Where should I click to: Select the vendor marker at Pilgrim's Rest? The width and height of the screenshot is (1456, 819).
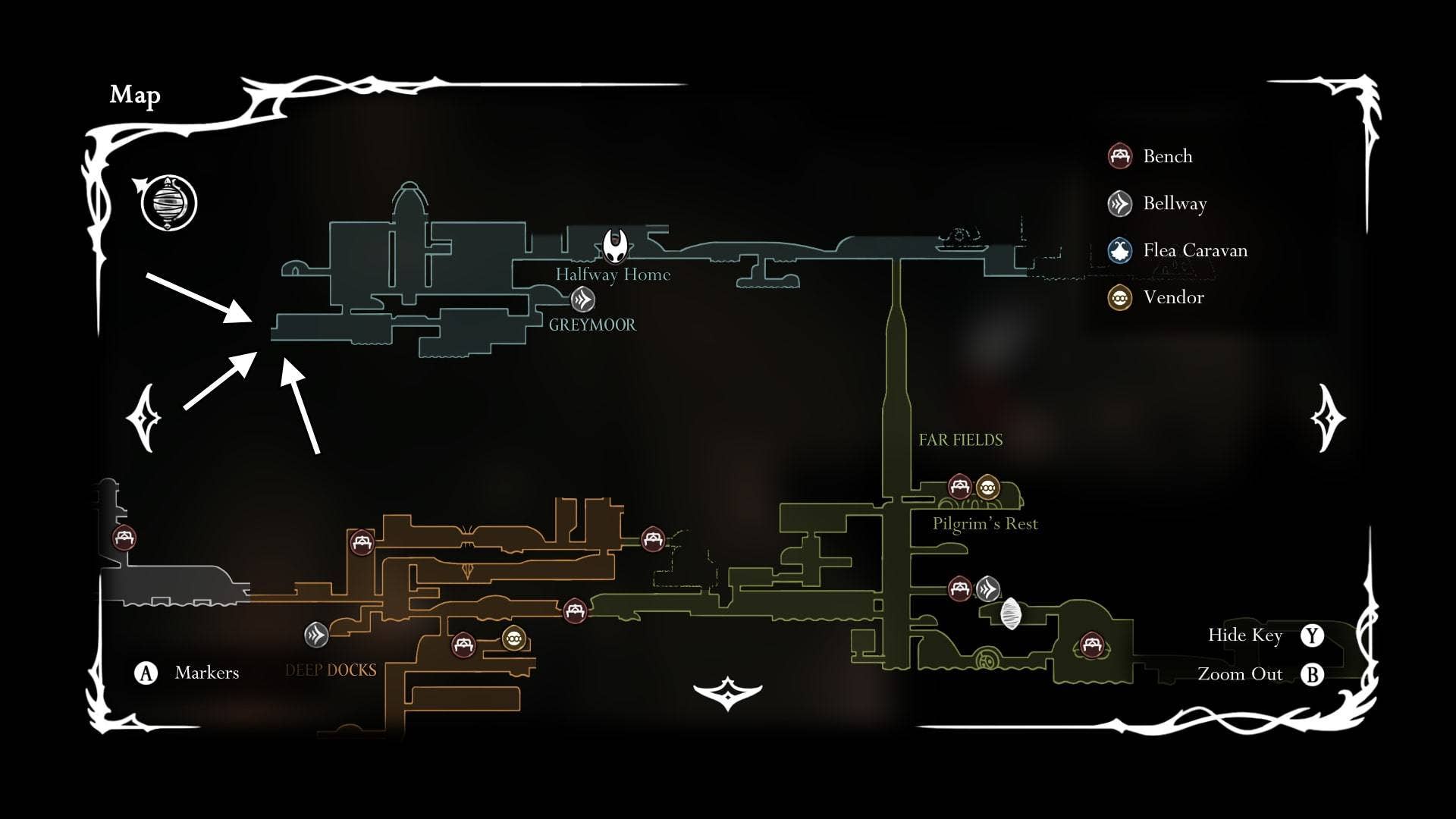(x=987, y=488)
